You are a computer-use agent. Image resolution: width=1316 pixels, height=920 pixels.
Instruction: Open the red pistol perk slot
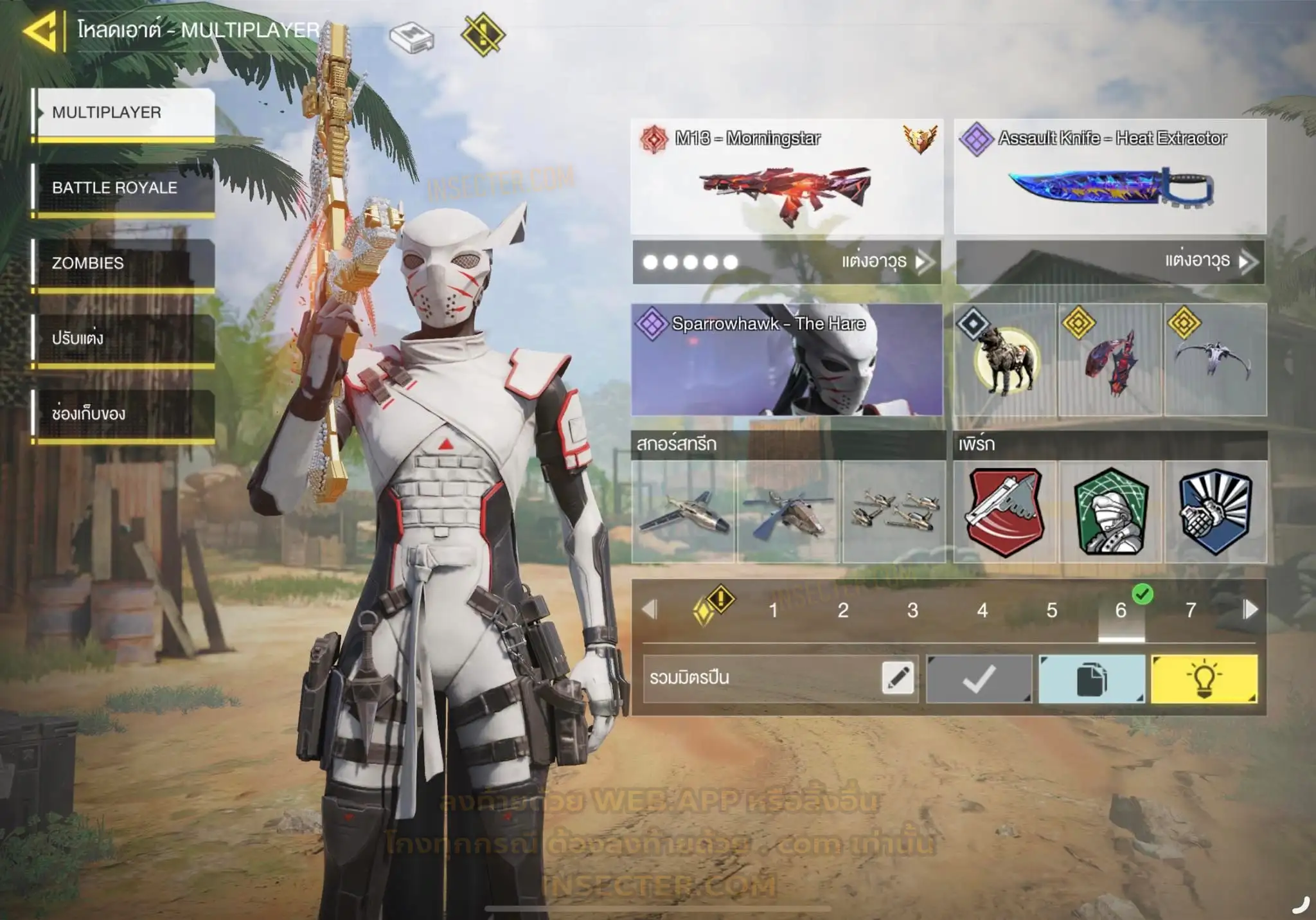coord(1005,512)
